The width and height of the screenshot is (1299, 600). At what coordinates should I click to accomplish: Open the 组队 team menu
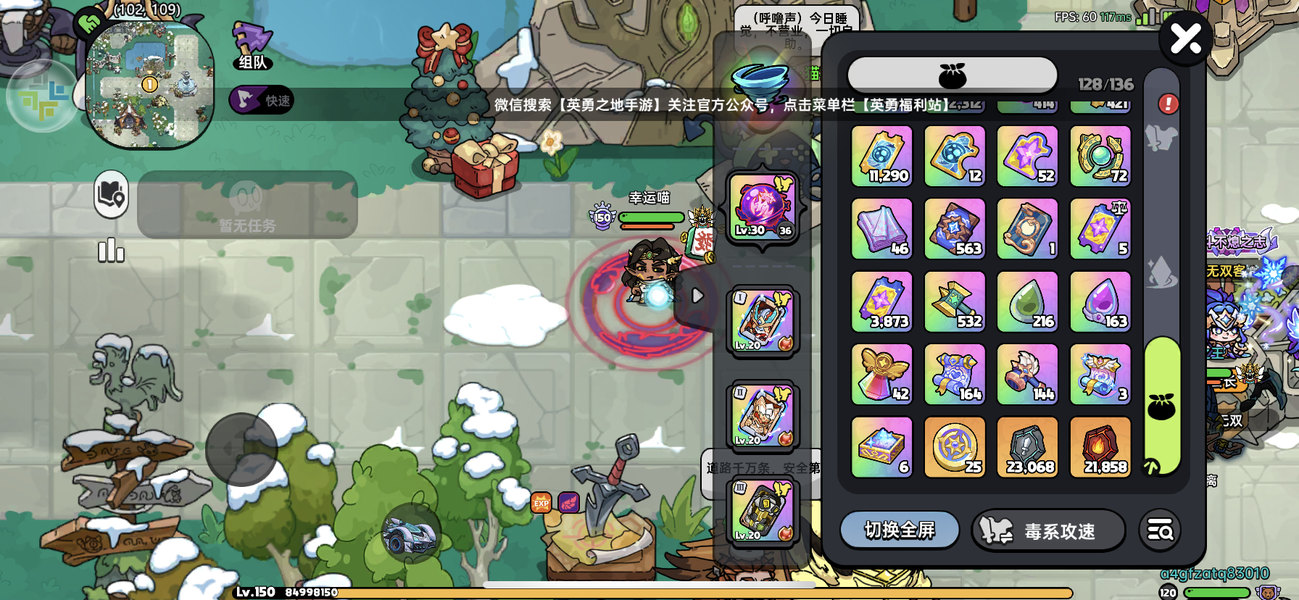coord(252,46)
